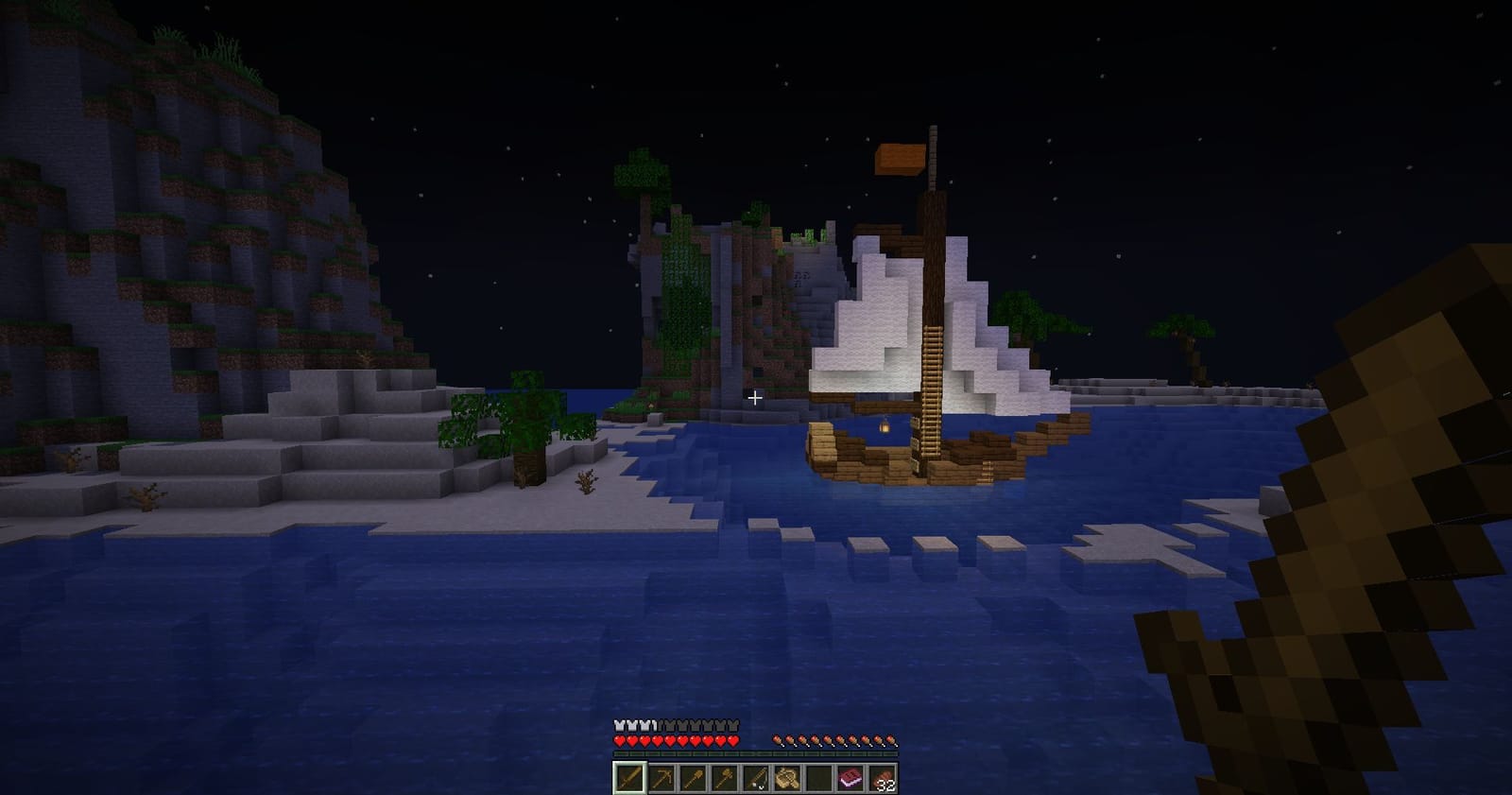Image resolution: width=1512 pixels, height=795 pixels.
Task: Click the crosshair at screen center
Action: click(755, 398)
